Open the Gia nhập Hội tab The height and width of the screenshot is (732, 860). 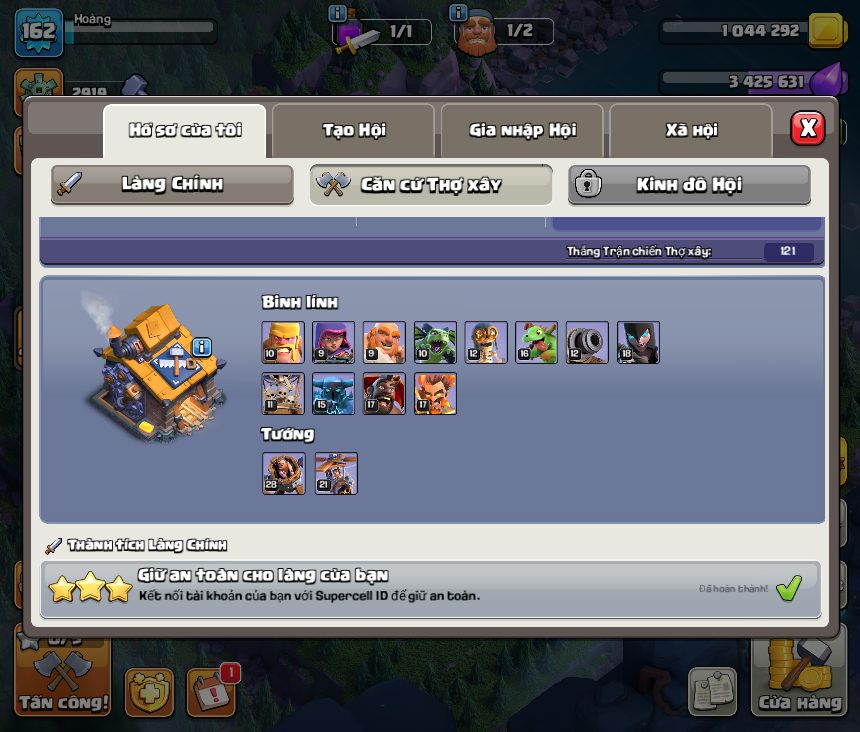522,130
